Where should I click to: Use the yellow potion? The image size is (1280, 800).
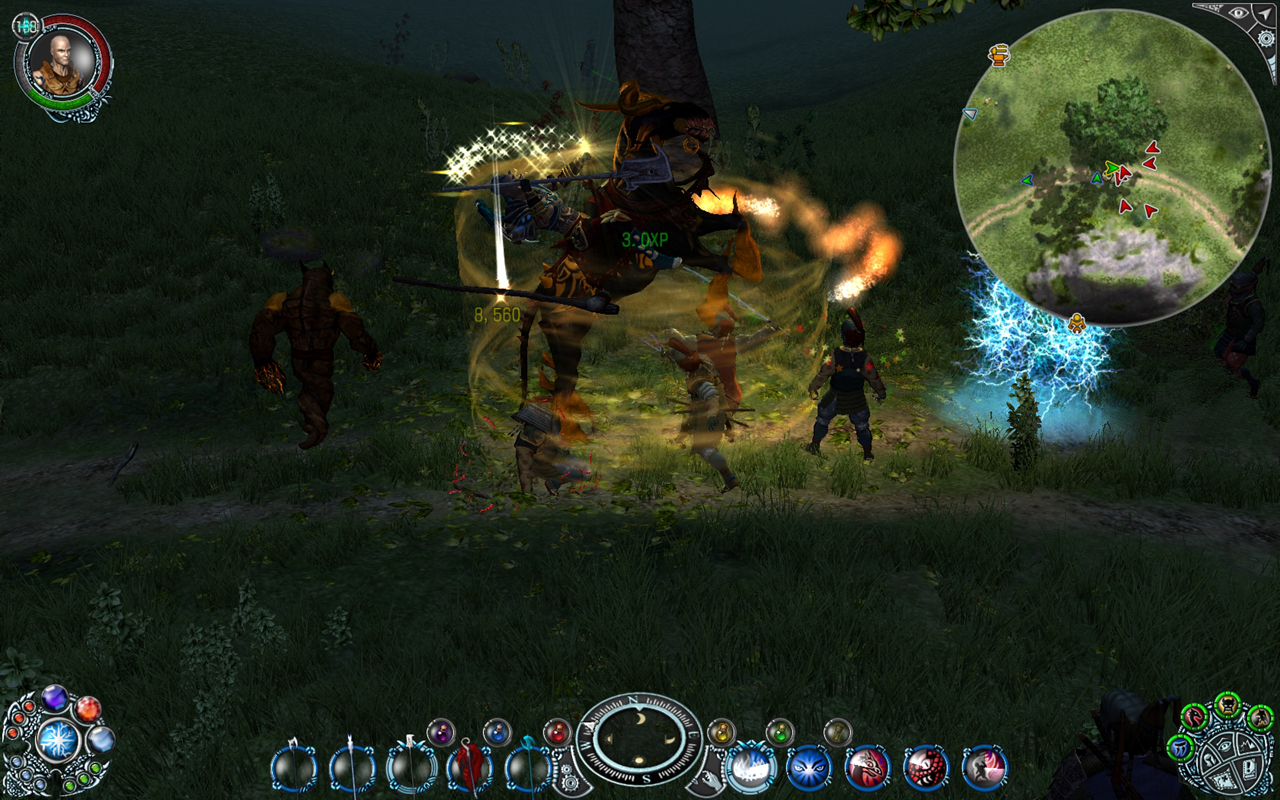pos(721,733)
